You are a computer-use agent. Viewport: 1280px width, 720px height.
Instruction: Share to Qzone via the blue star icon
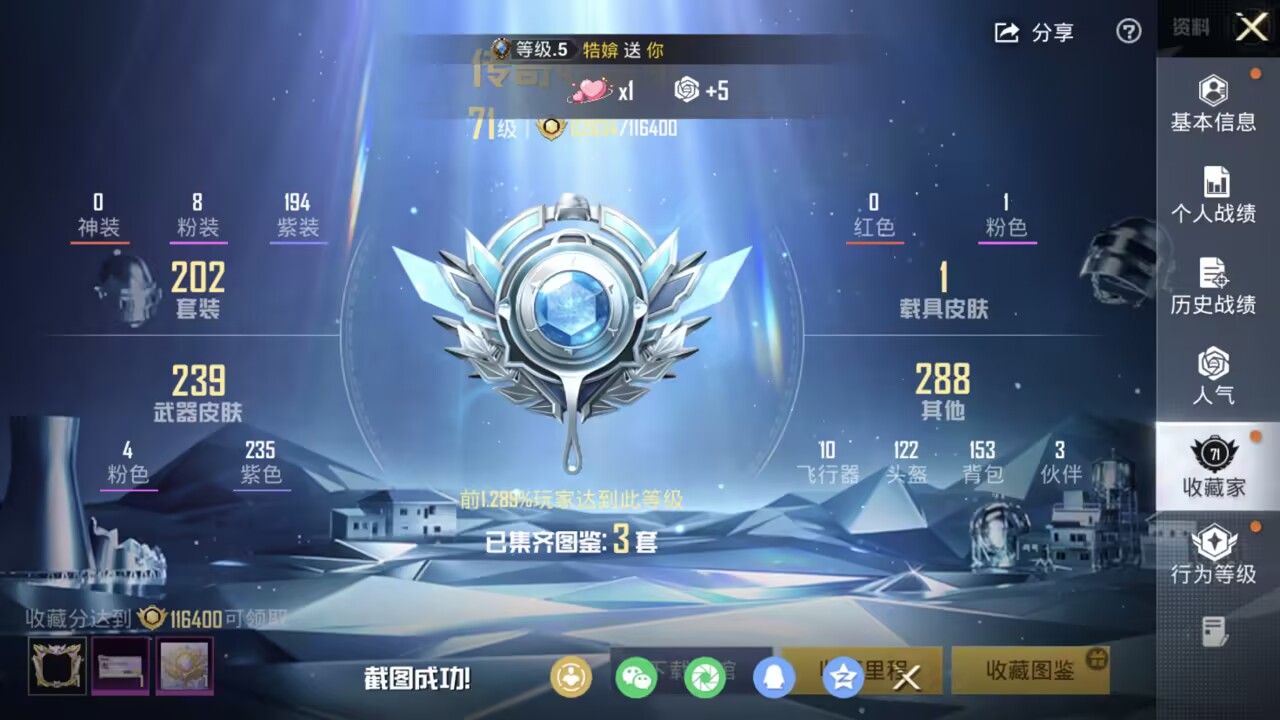point(842,677)
